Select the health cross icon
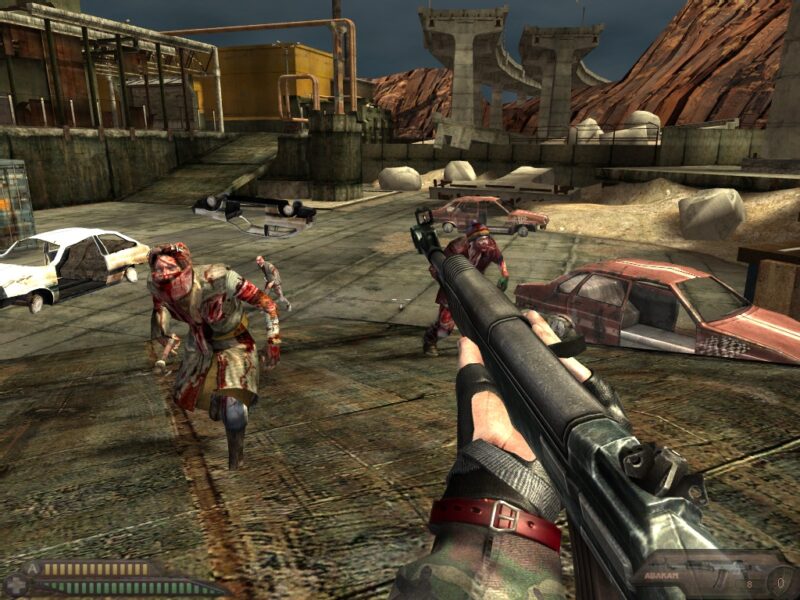 pyautogui.click(x=16, y=585)
